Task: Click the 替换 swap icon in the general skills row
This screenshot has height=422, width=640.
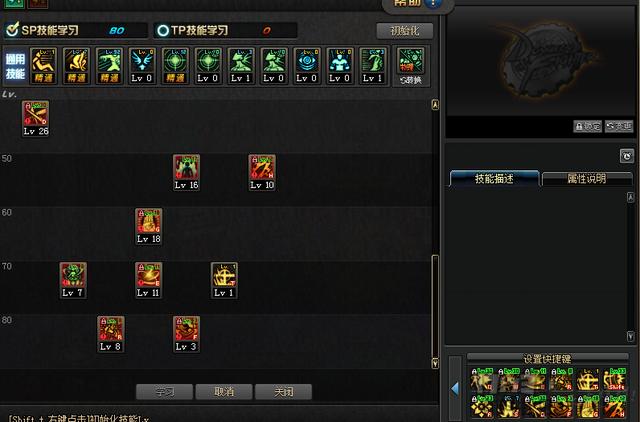Action: [409, 65]
